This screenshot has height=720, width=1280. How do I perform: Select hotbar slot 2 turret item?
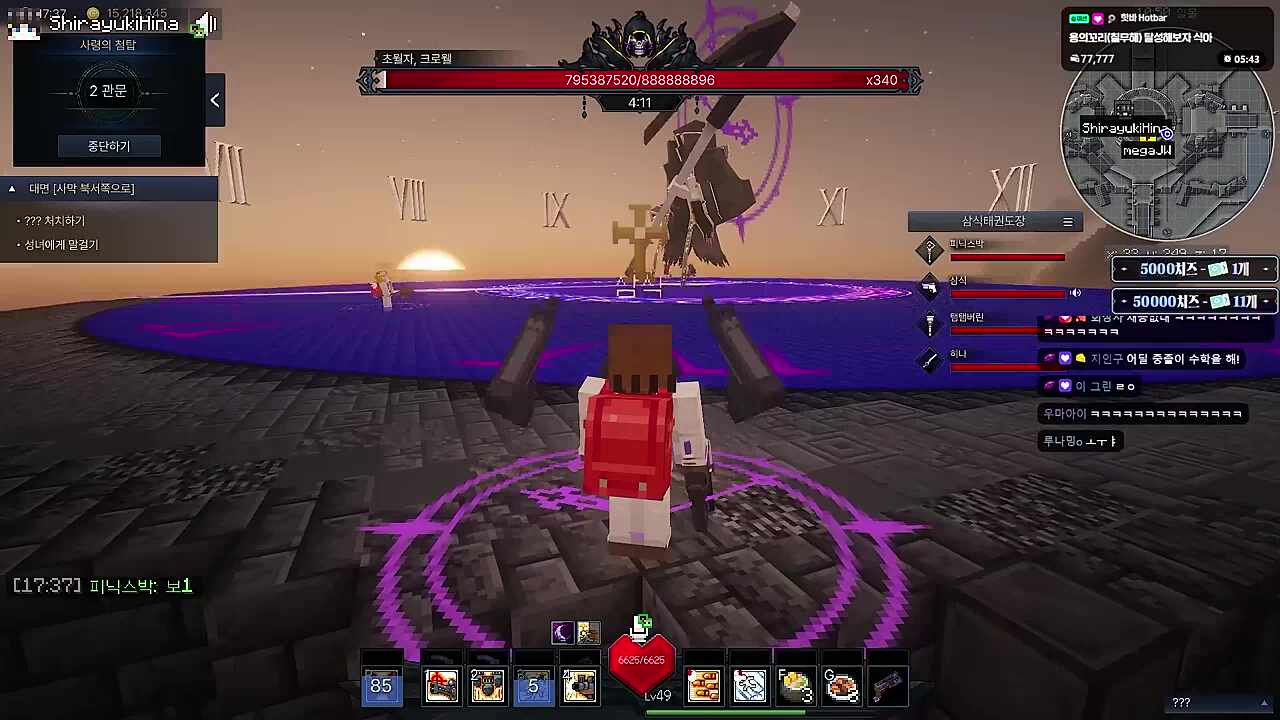tap(487, 686)
